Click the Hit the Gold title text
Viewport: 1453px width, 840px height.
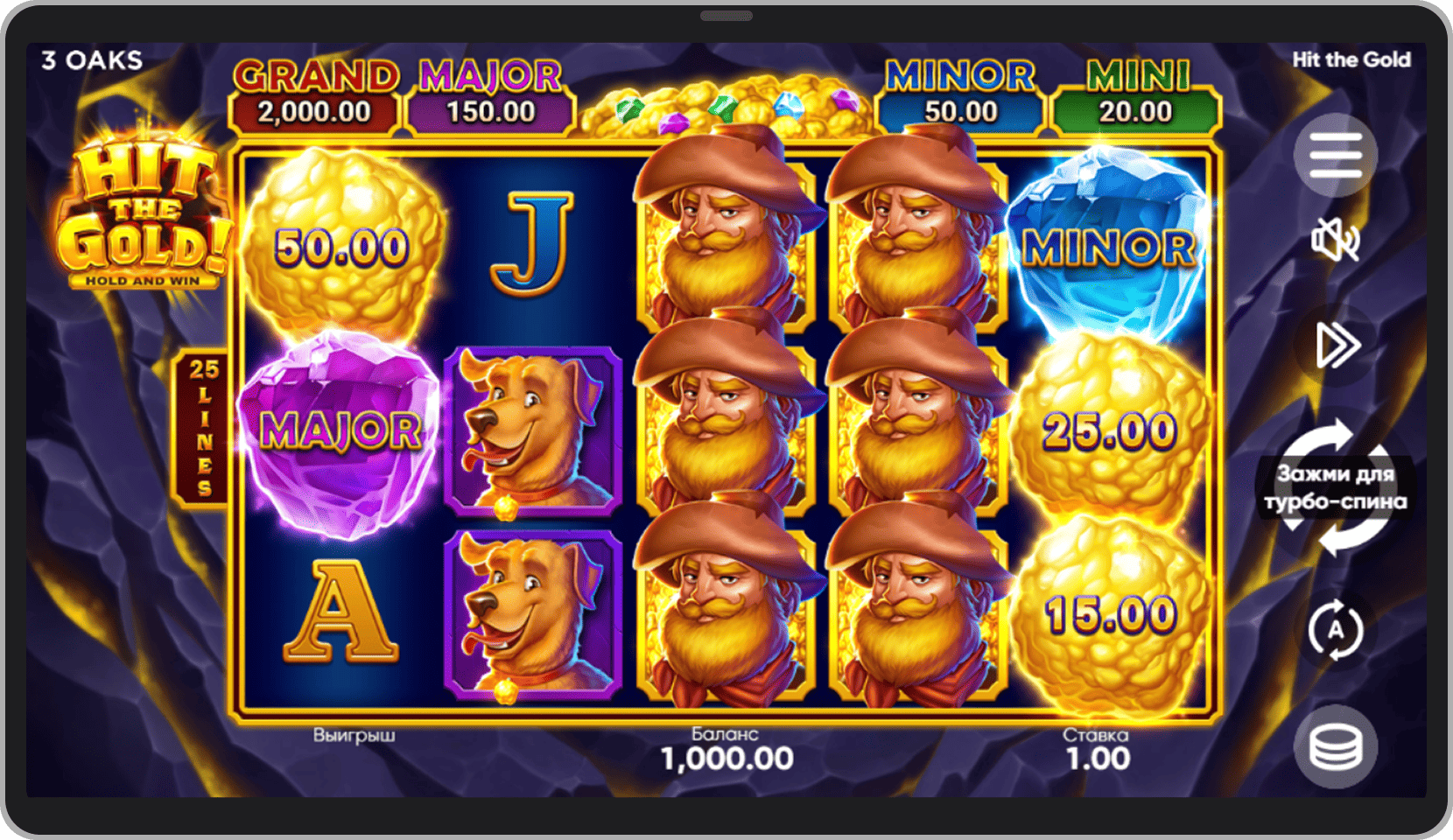click(1352, 59)
